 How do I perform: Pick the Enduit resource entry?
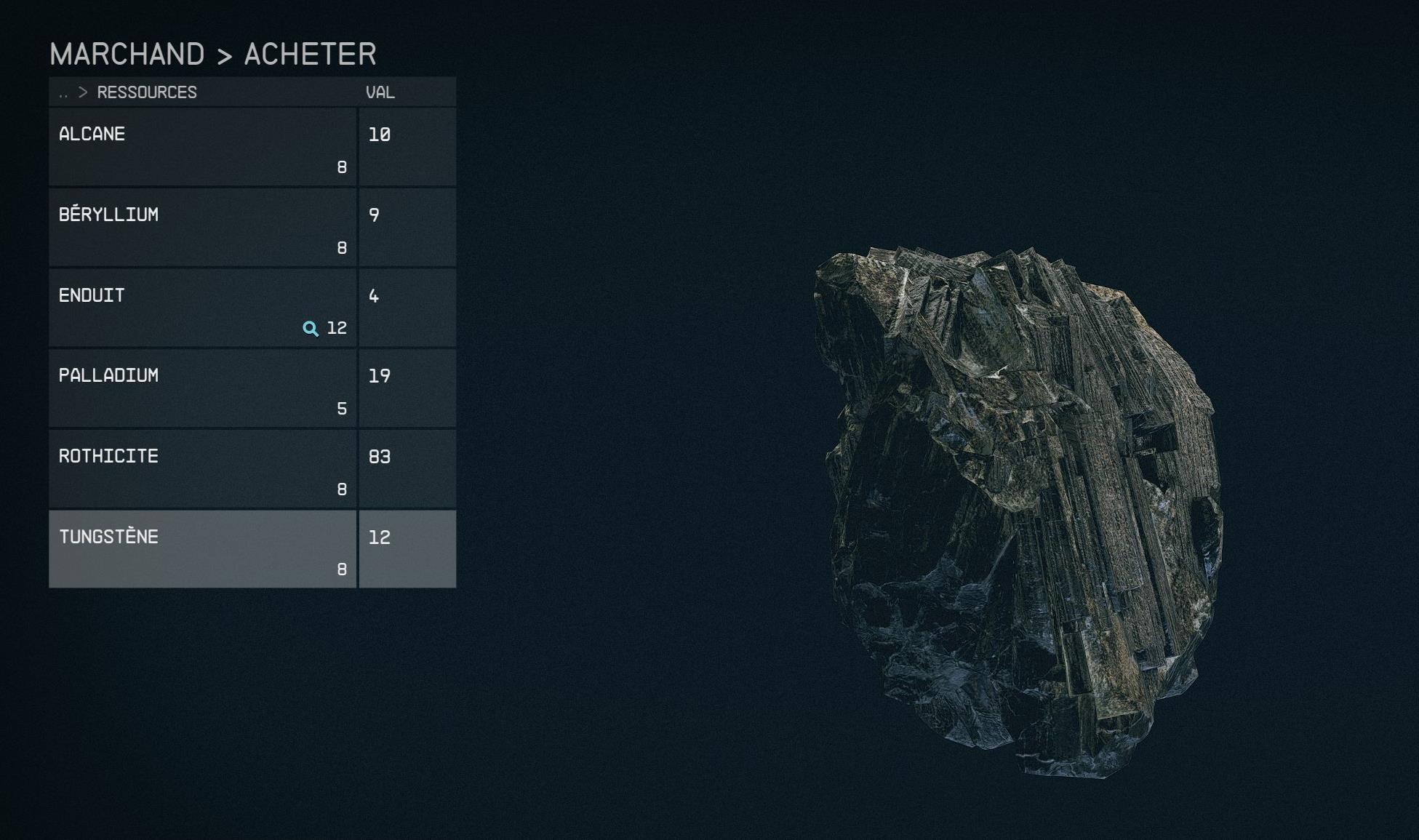(202, 308)
